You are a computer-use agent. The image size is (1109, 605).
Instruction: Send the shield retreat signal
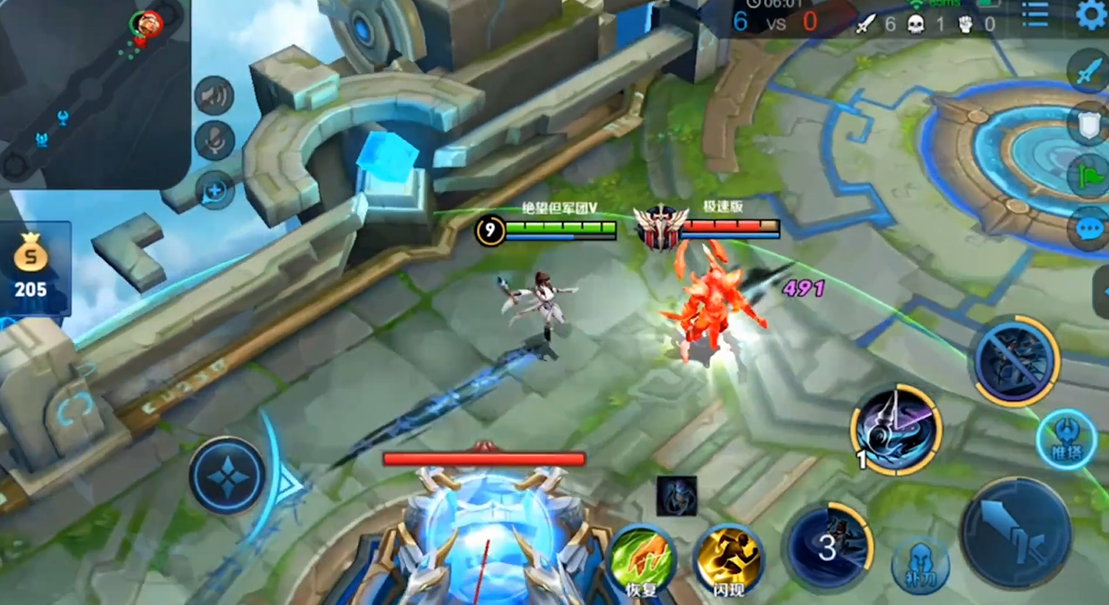tap(1087, 125)
